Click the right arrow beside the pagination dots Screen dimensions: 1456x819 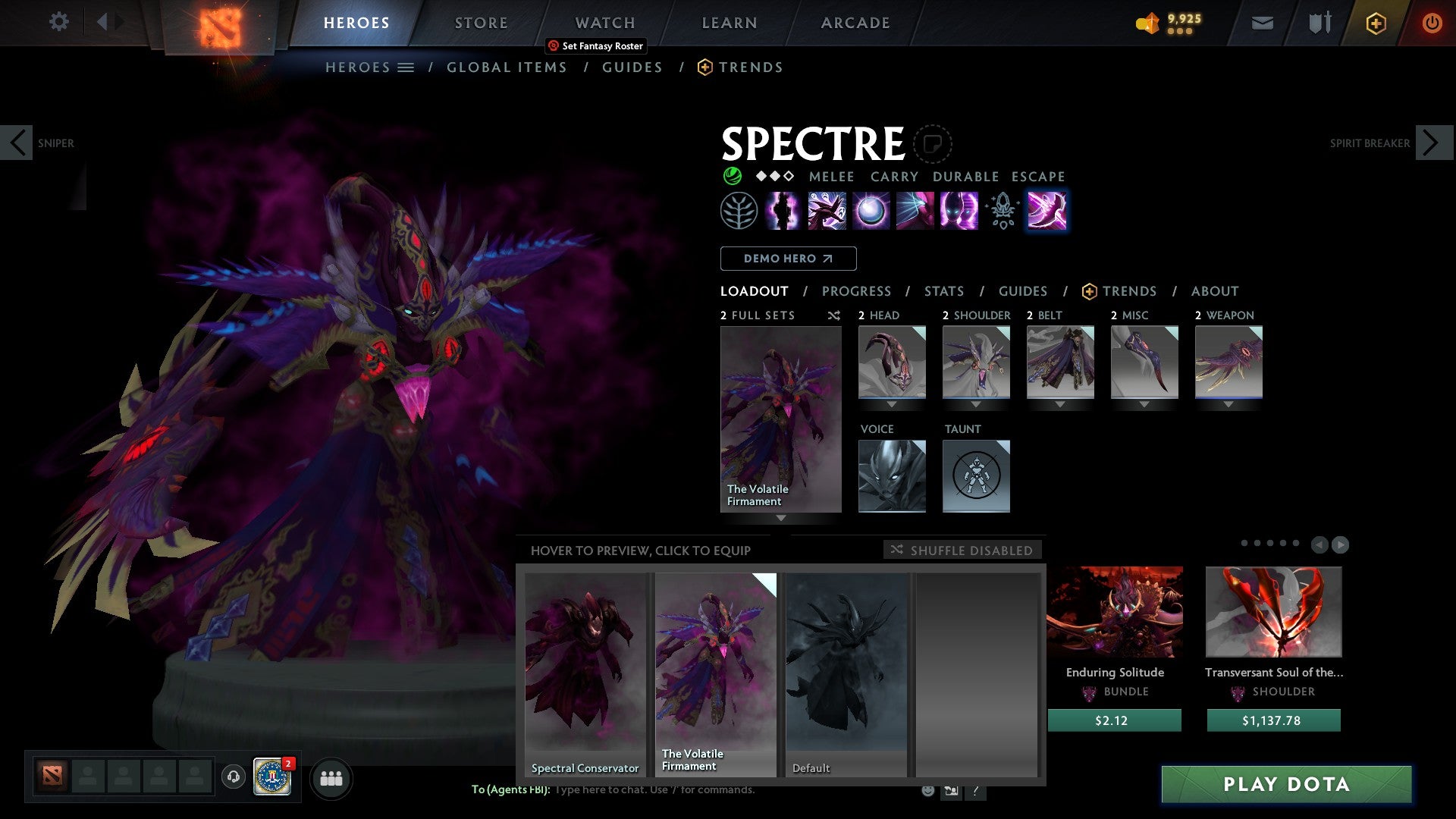point(1342,544)
